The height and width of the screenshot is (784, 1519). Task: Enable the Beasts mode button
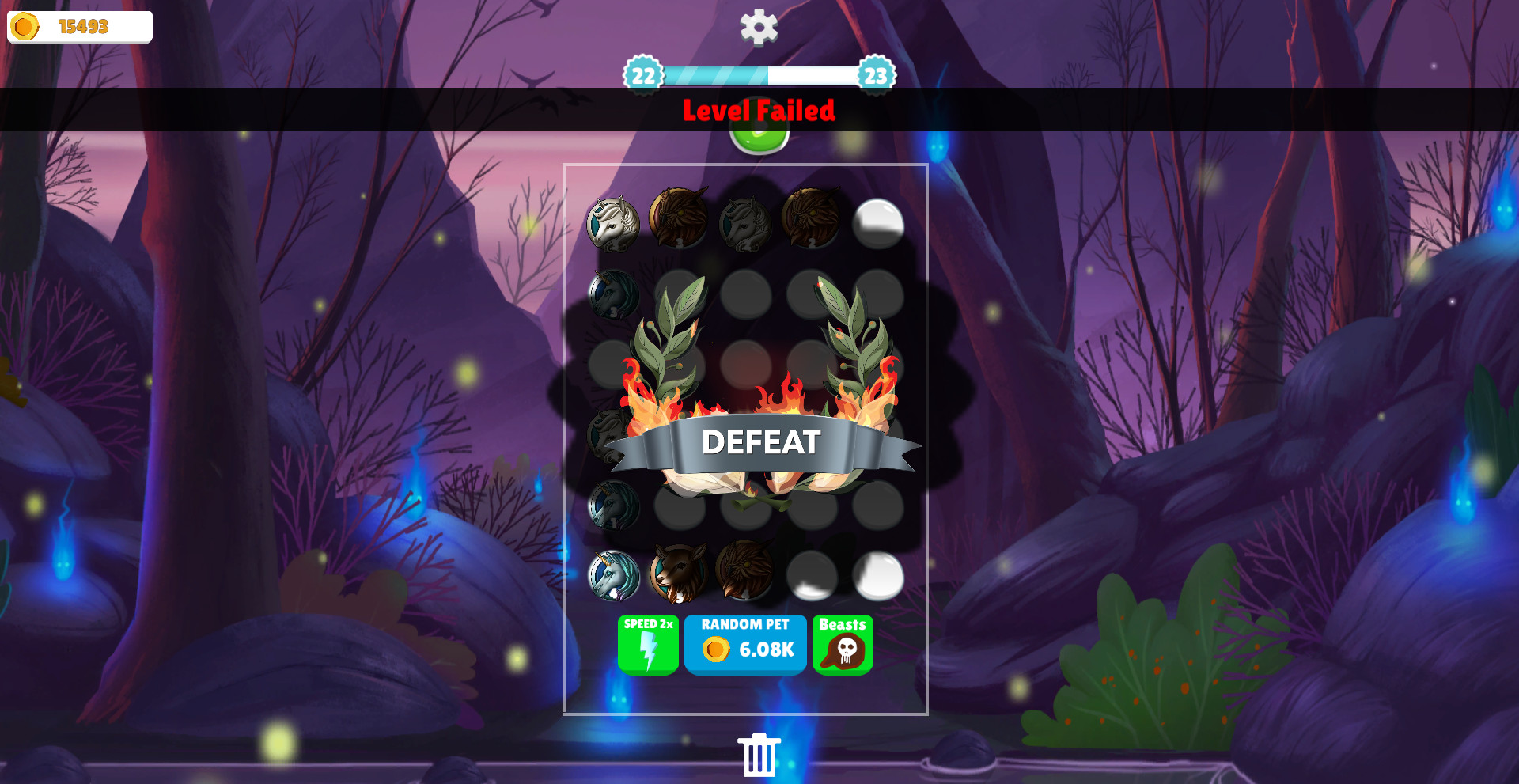click(x=843, y=643)
